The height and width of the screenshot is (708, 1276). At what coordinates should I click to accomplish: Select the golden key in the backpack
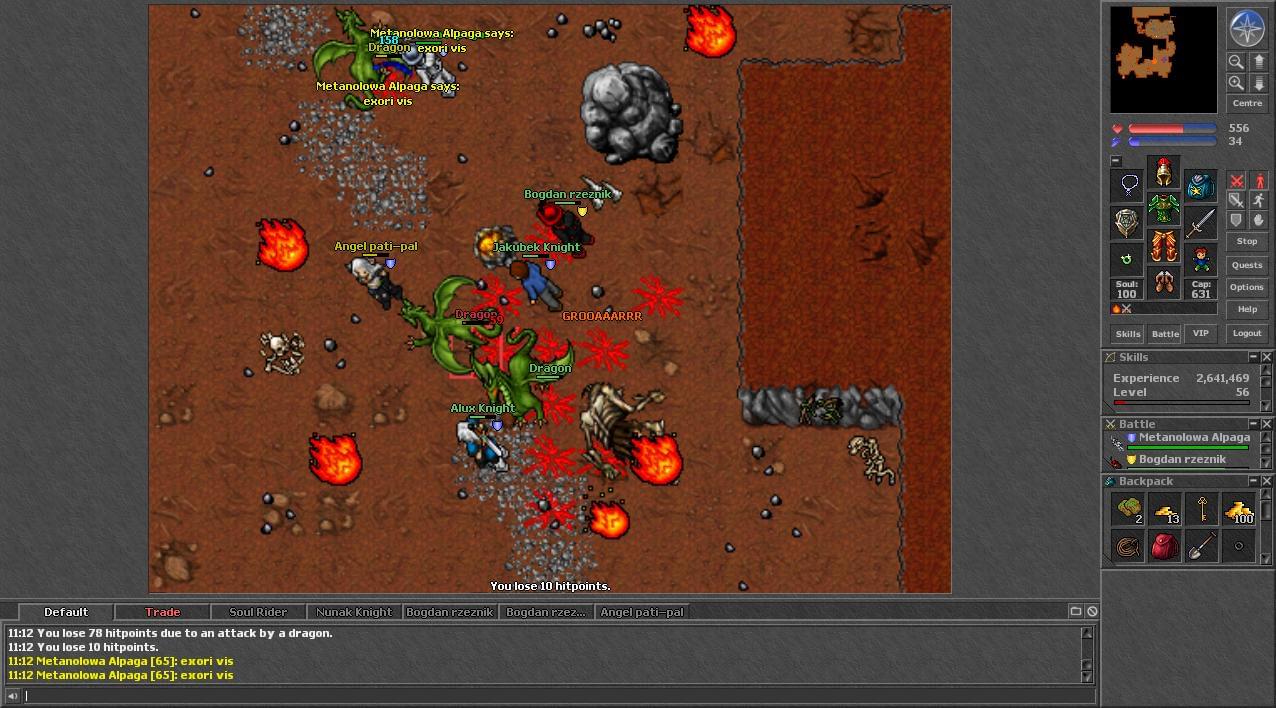click(x=1201, y=509)
